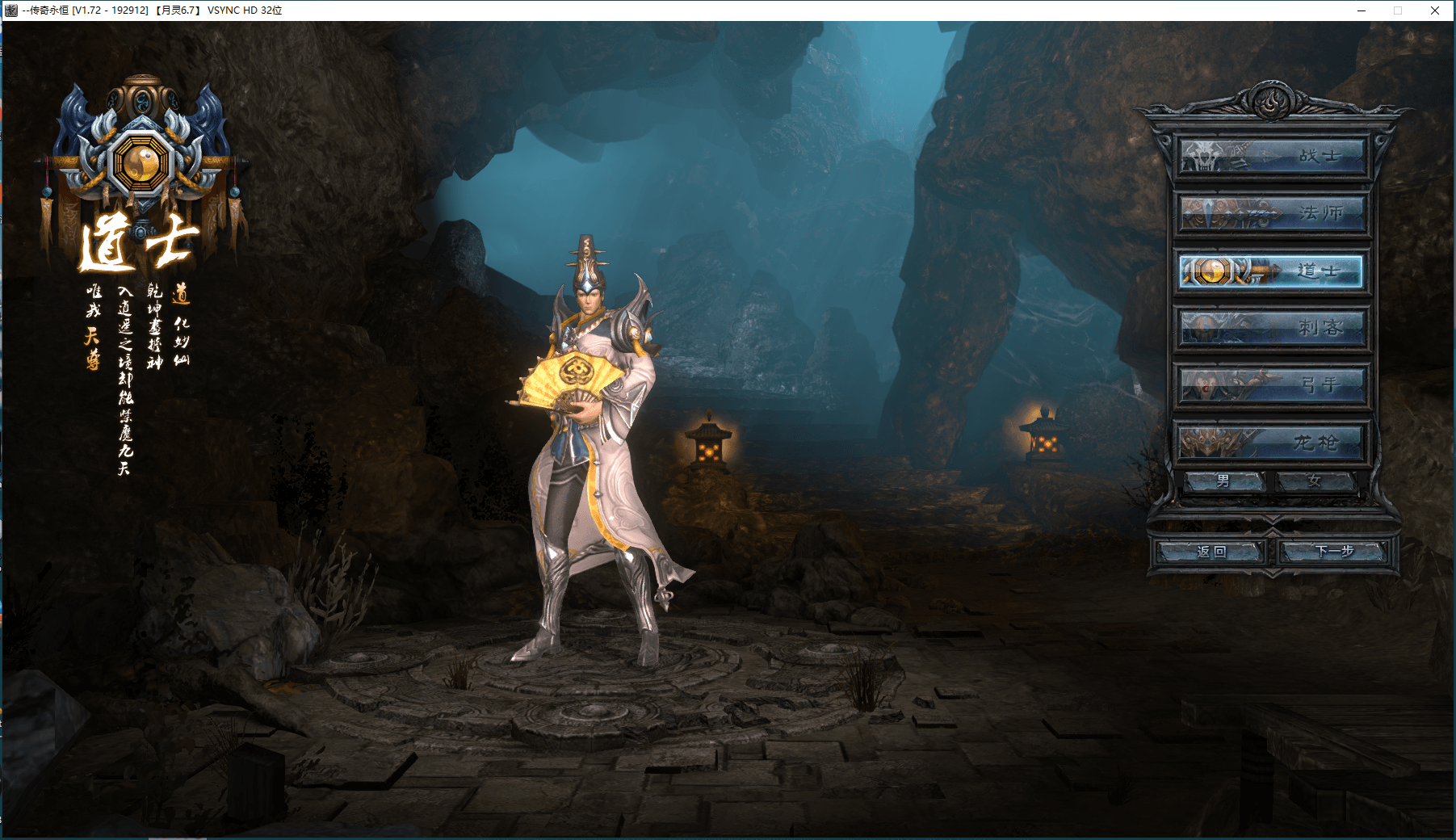Select the 战士 warrior class
This screenshot has width=1456, height=840.
pos(1271,156)
